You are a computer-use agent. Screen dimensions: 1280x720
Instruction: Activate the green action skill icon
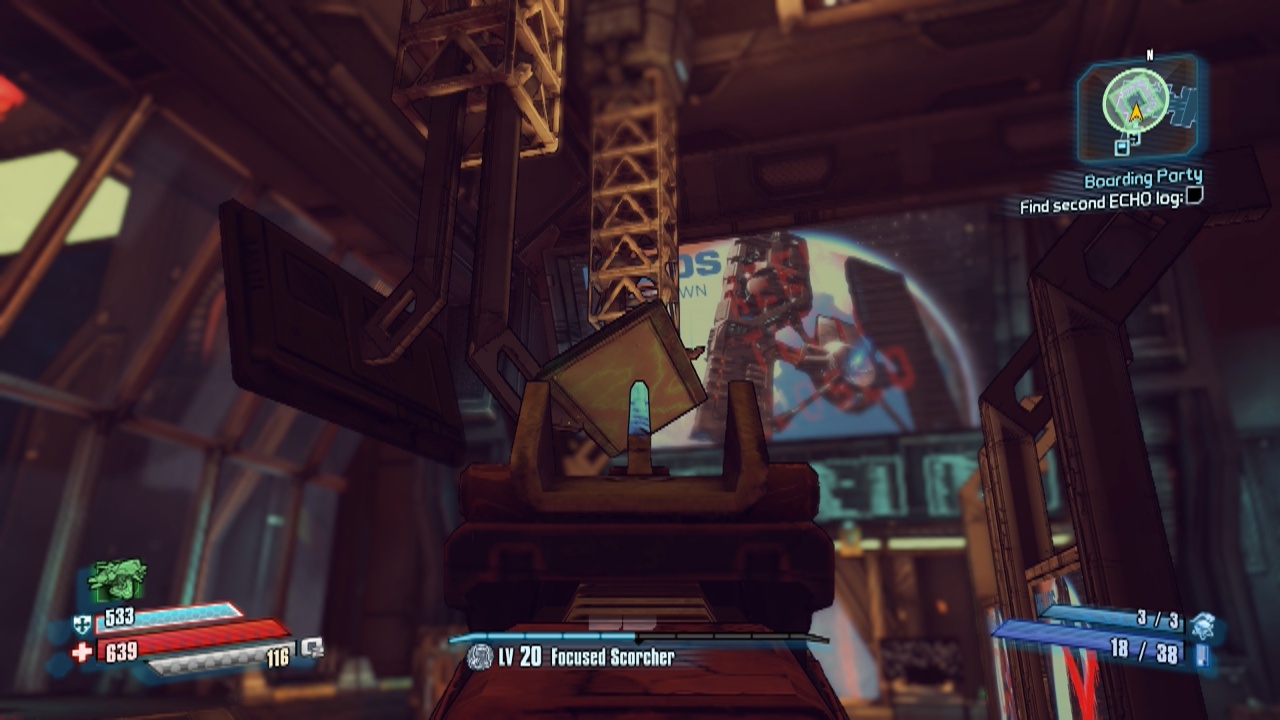[x=118, y=579]
